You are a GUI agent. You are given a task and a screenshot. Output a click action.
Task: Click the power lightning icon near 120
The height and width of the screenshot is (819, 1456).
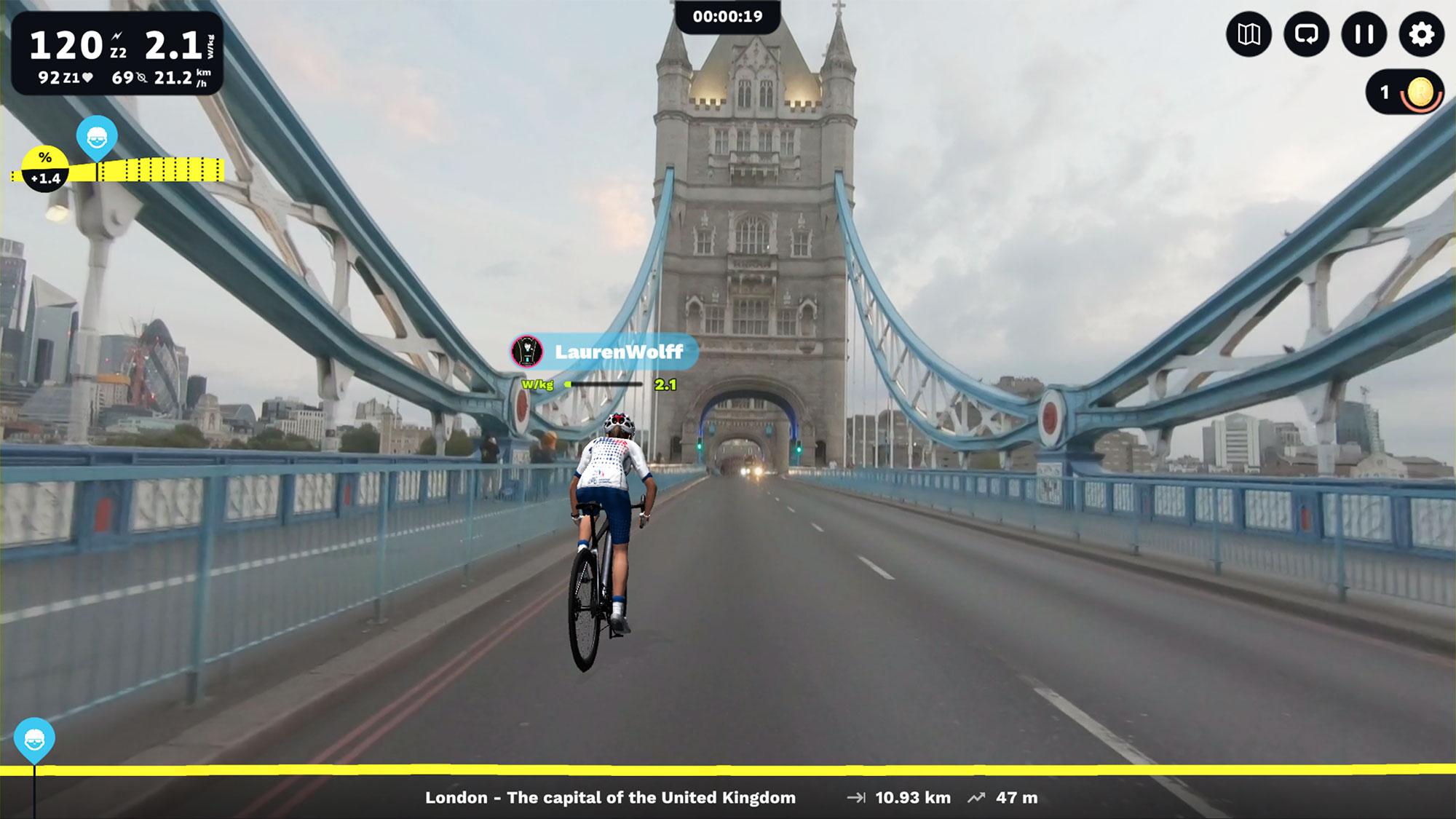pos(118,35)
